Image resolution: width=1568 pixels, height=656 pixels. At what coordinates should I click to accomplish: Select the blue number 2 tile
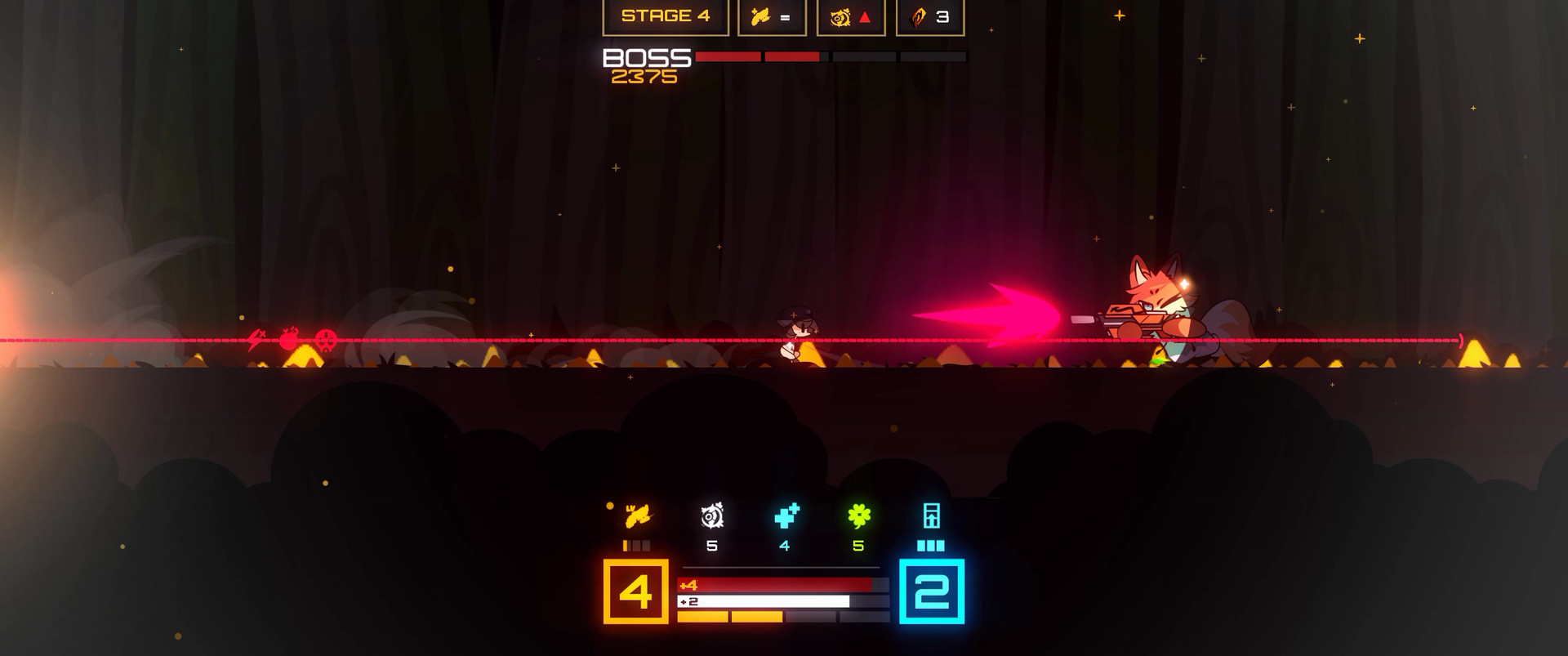click(931, 591)
